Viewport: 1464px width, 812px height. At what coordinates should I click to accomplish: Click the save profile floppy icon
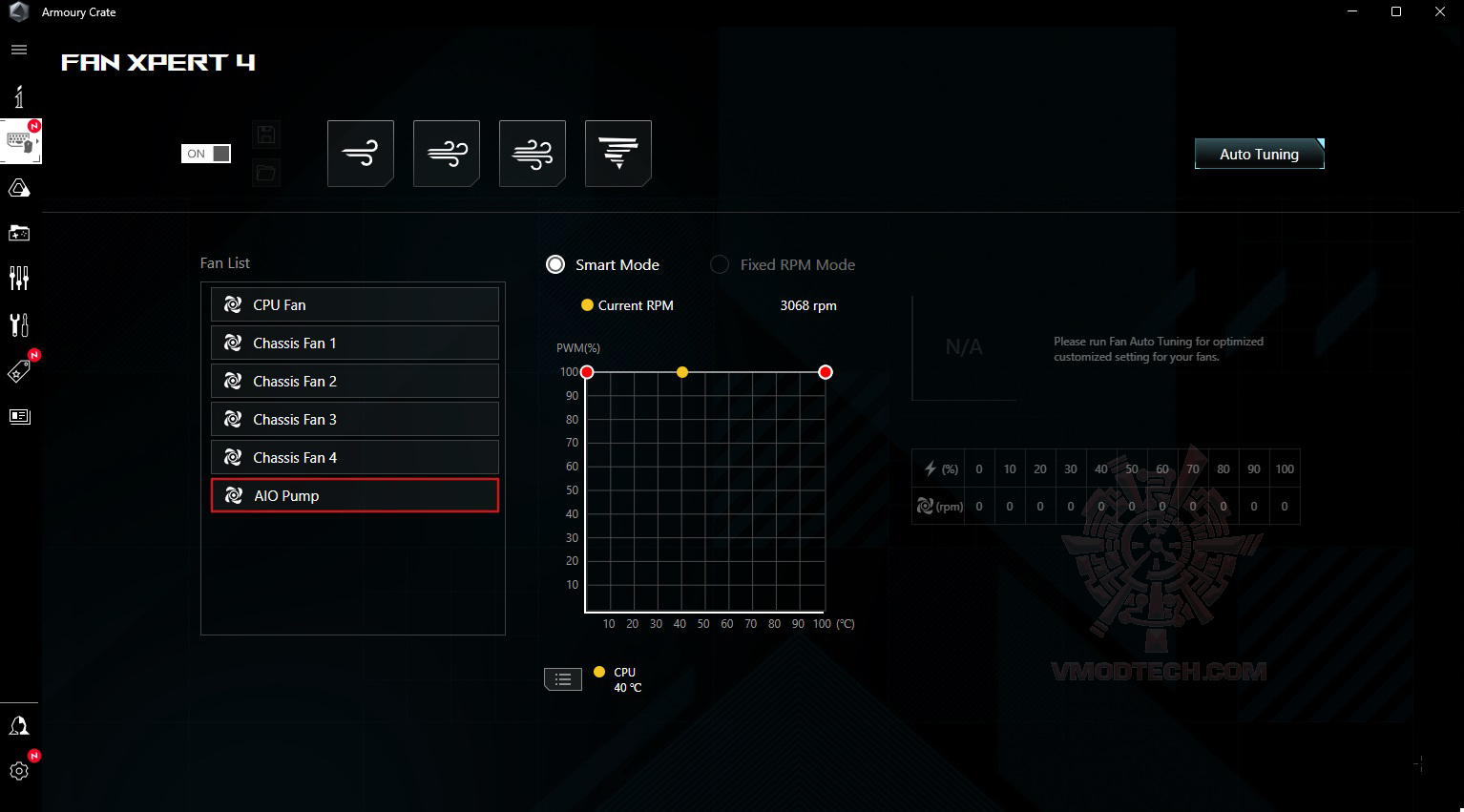(x=266, y=135)
